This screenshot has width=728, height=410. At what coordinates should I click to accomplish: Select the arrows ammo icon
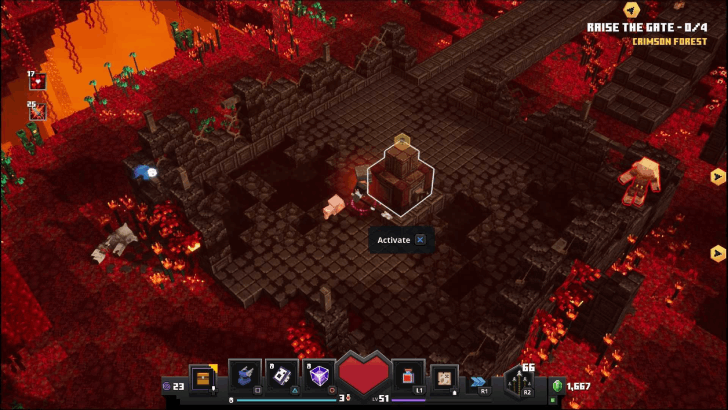520,381
